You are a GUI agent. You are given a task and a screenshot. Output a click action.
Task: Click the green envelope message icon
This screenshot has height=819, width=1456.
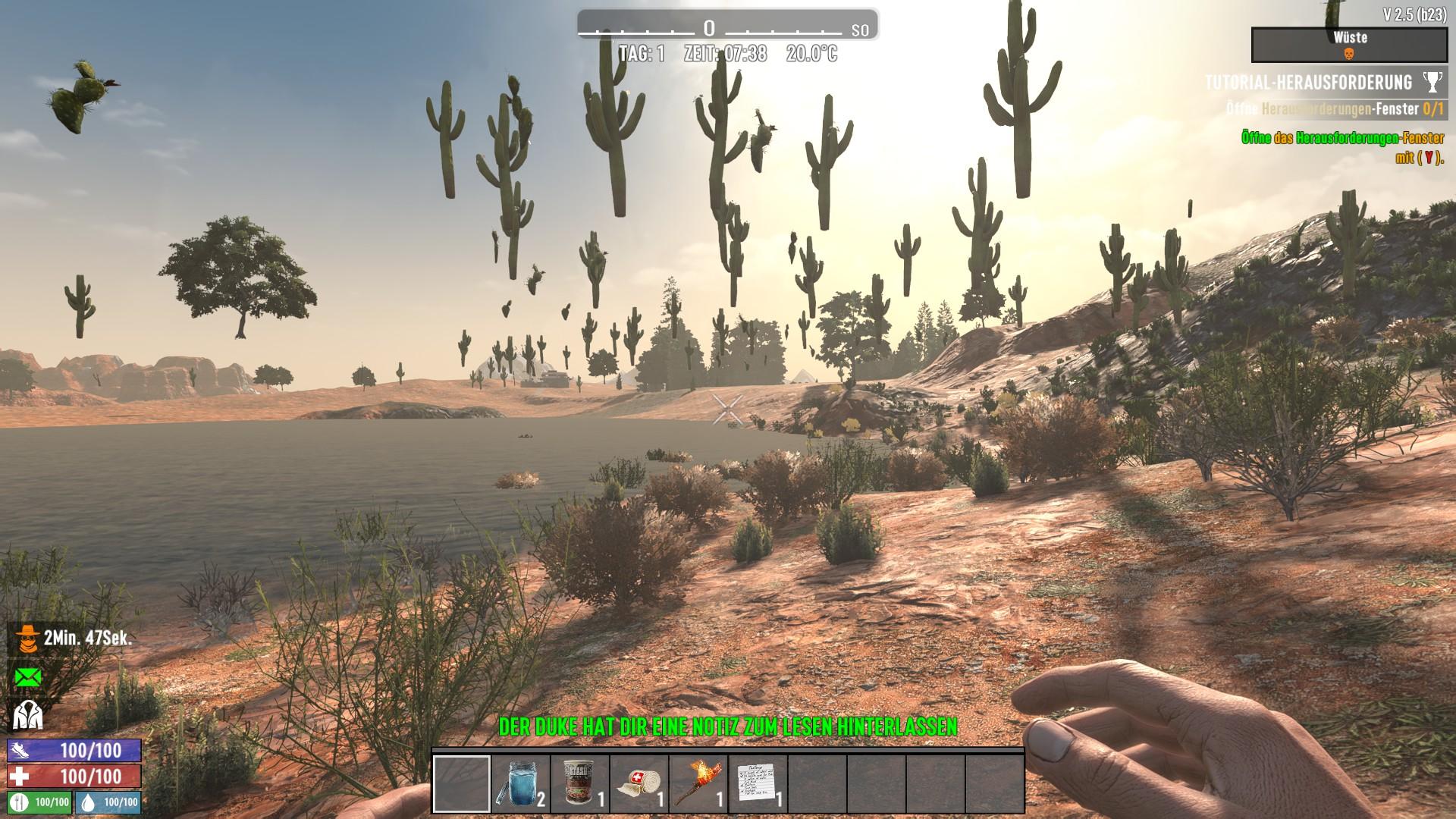27,677
